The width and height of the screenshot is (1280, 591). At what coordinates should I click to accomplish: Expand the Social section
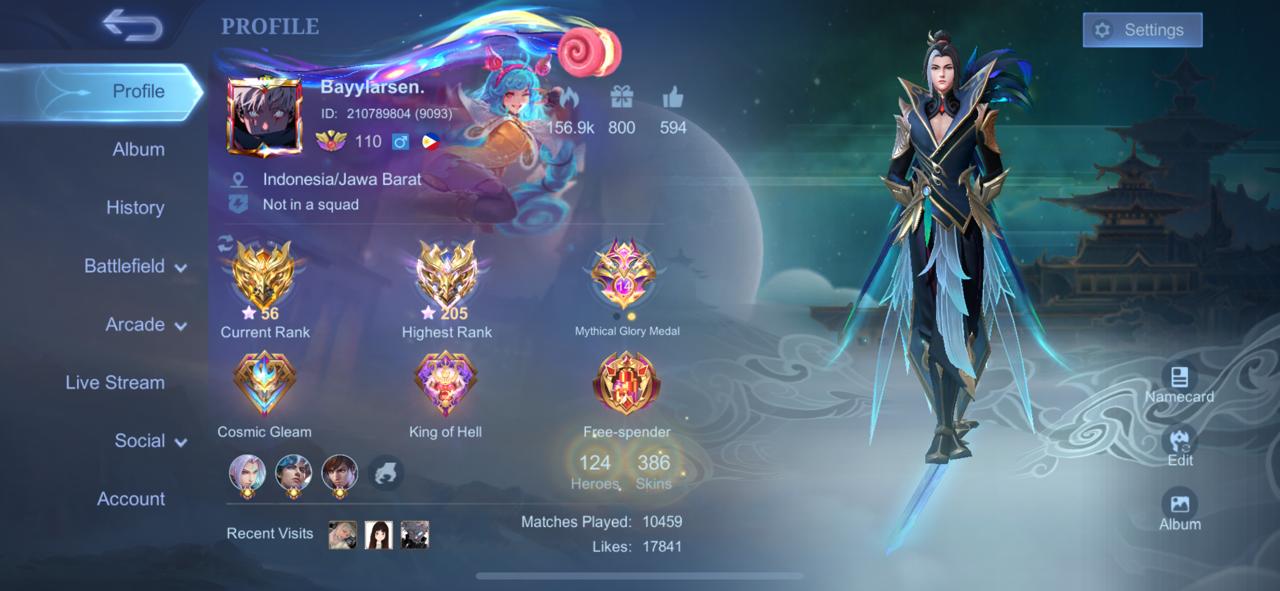(x=150, y=440)
